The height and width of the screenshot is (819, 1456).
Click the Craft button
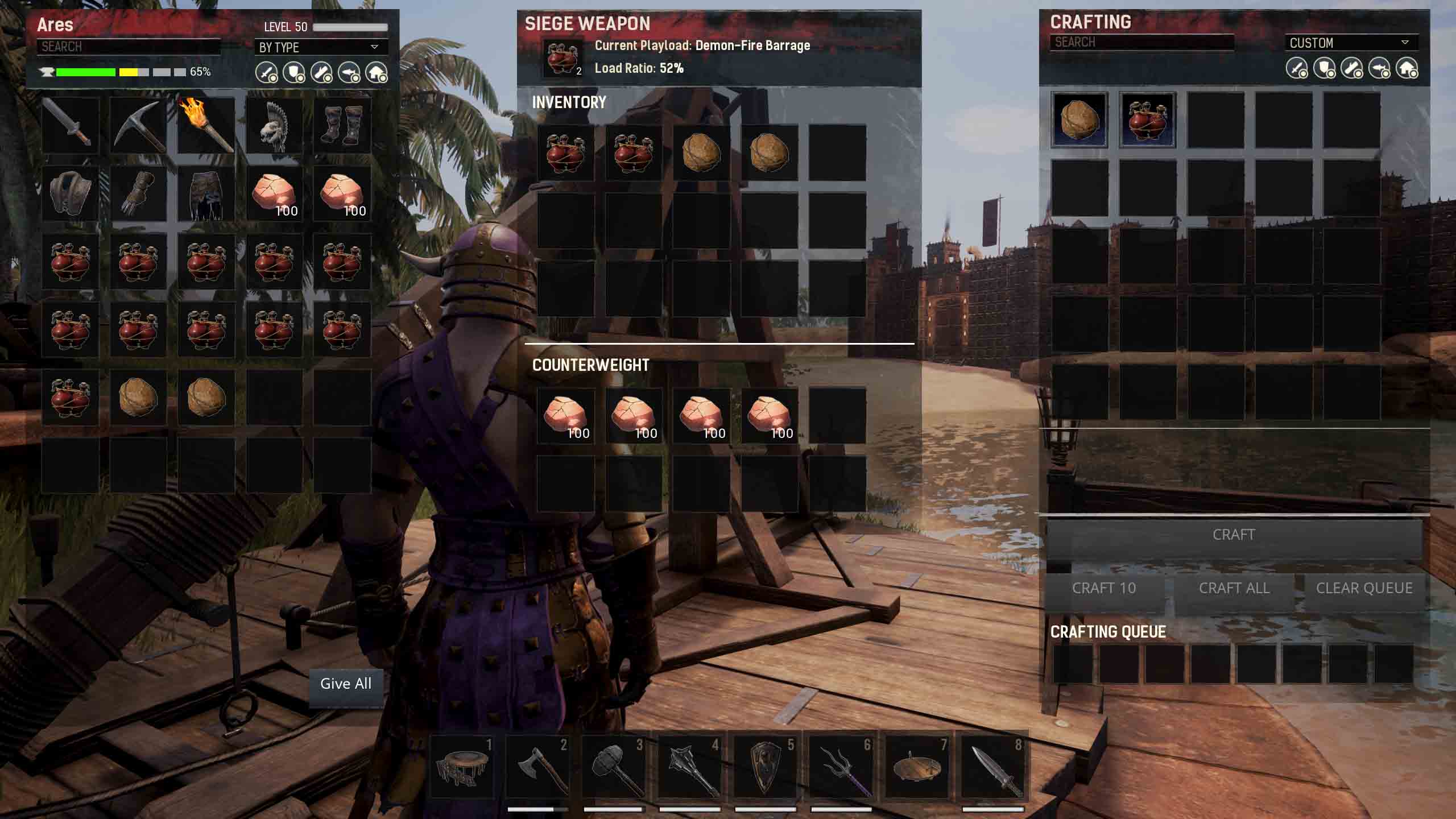tap(1234, 535)
